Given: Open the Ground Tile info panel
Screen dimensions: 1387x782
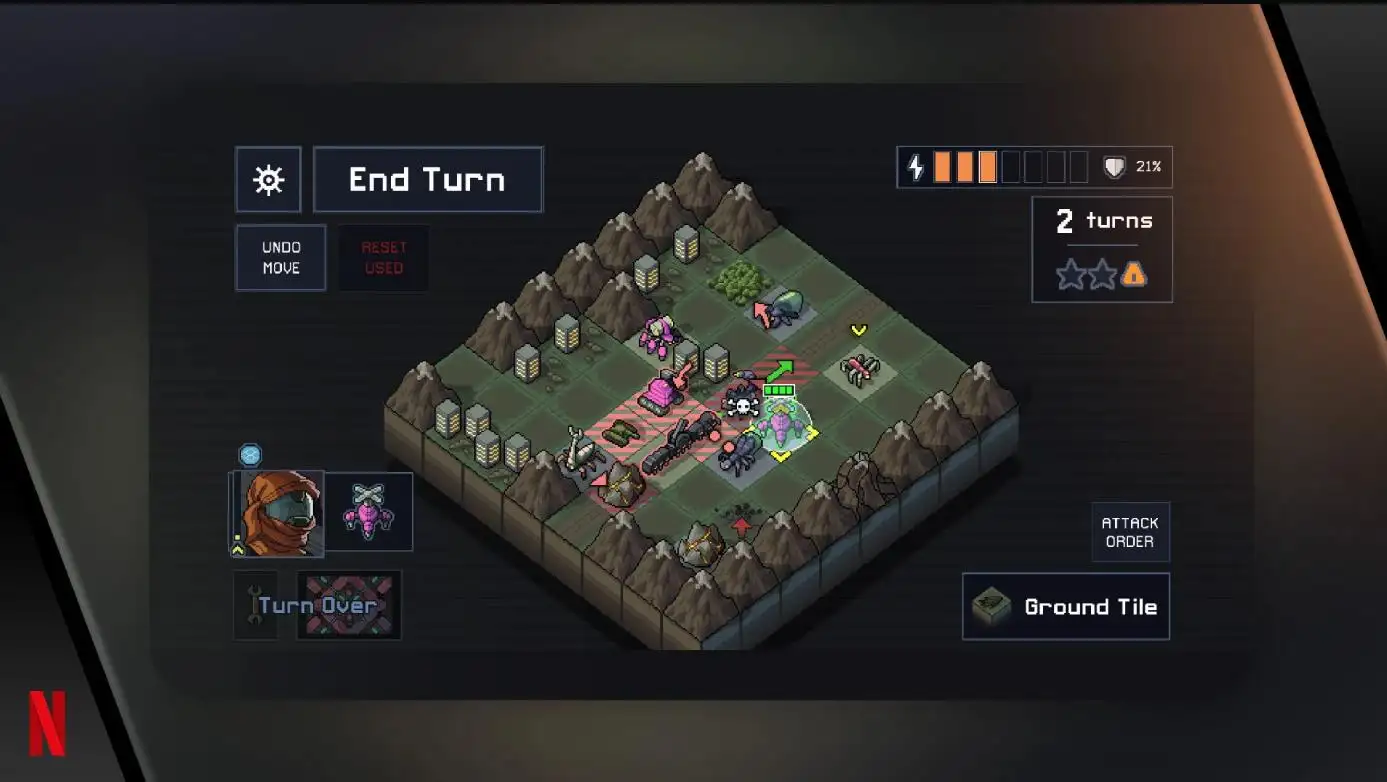Looking at the screenshot, I should click(1066, 606).
